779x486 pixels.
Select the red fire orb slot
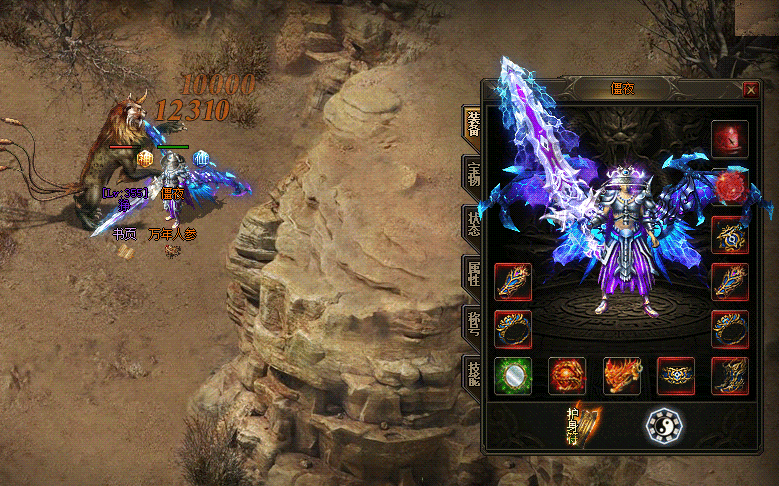pyautogui.click(x=567, y=376)
